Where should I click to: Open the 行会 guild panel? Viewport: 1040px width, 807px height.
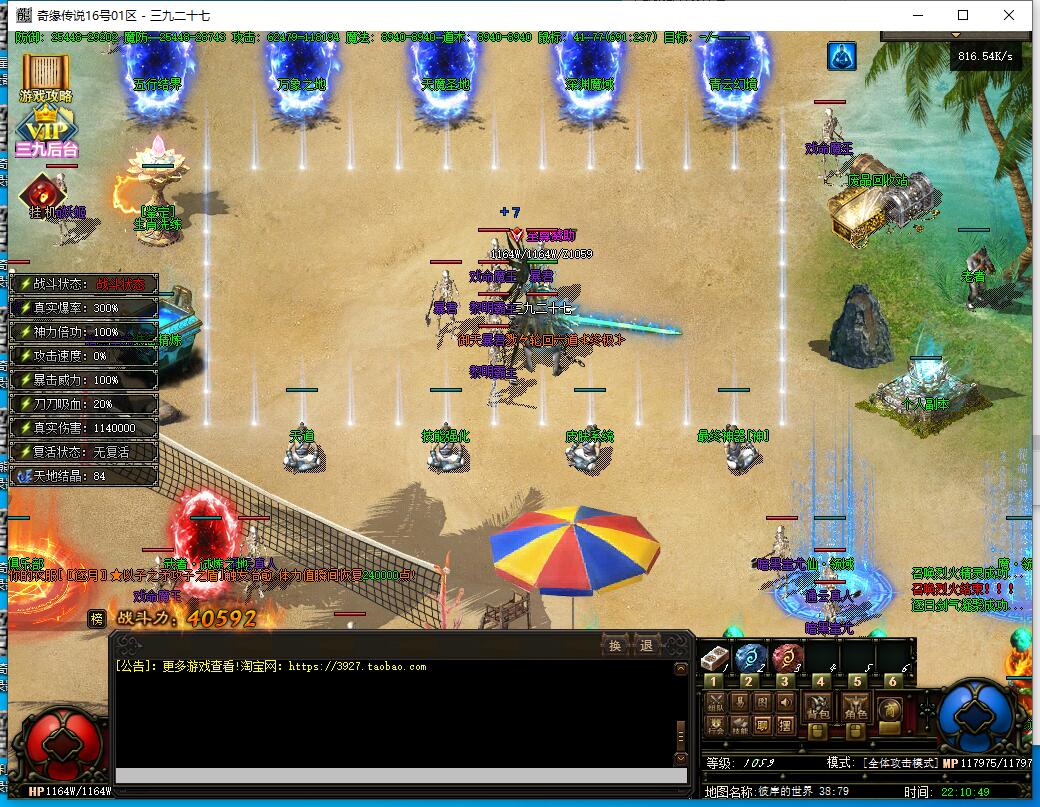point(715,727)
